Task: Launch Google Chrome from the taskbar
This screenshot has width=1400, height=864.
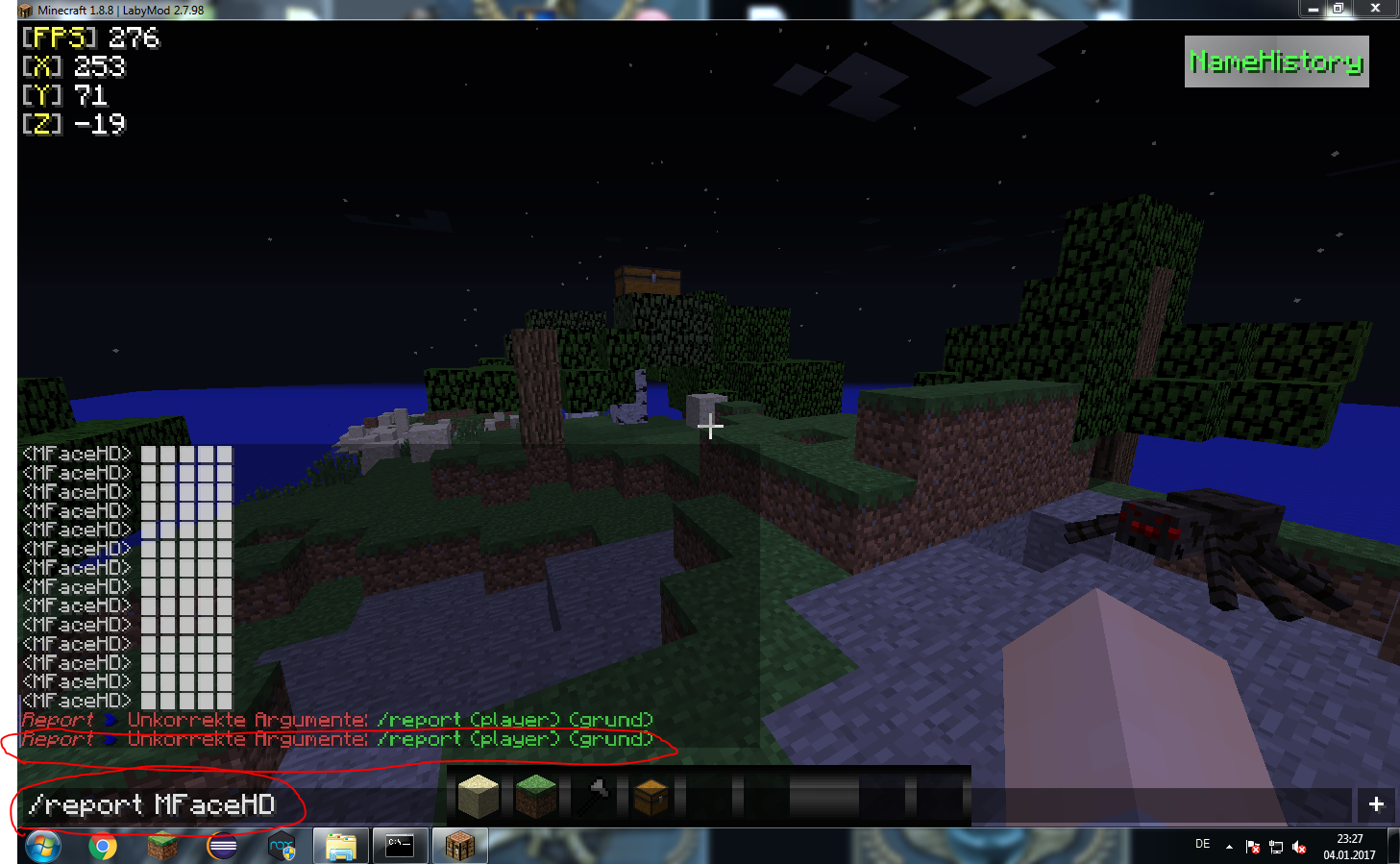Action: [101, 846]
